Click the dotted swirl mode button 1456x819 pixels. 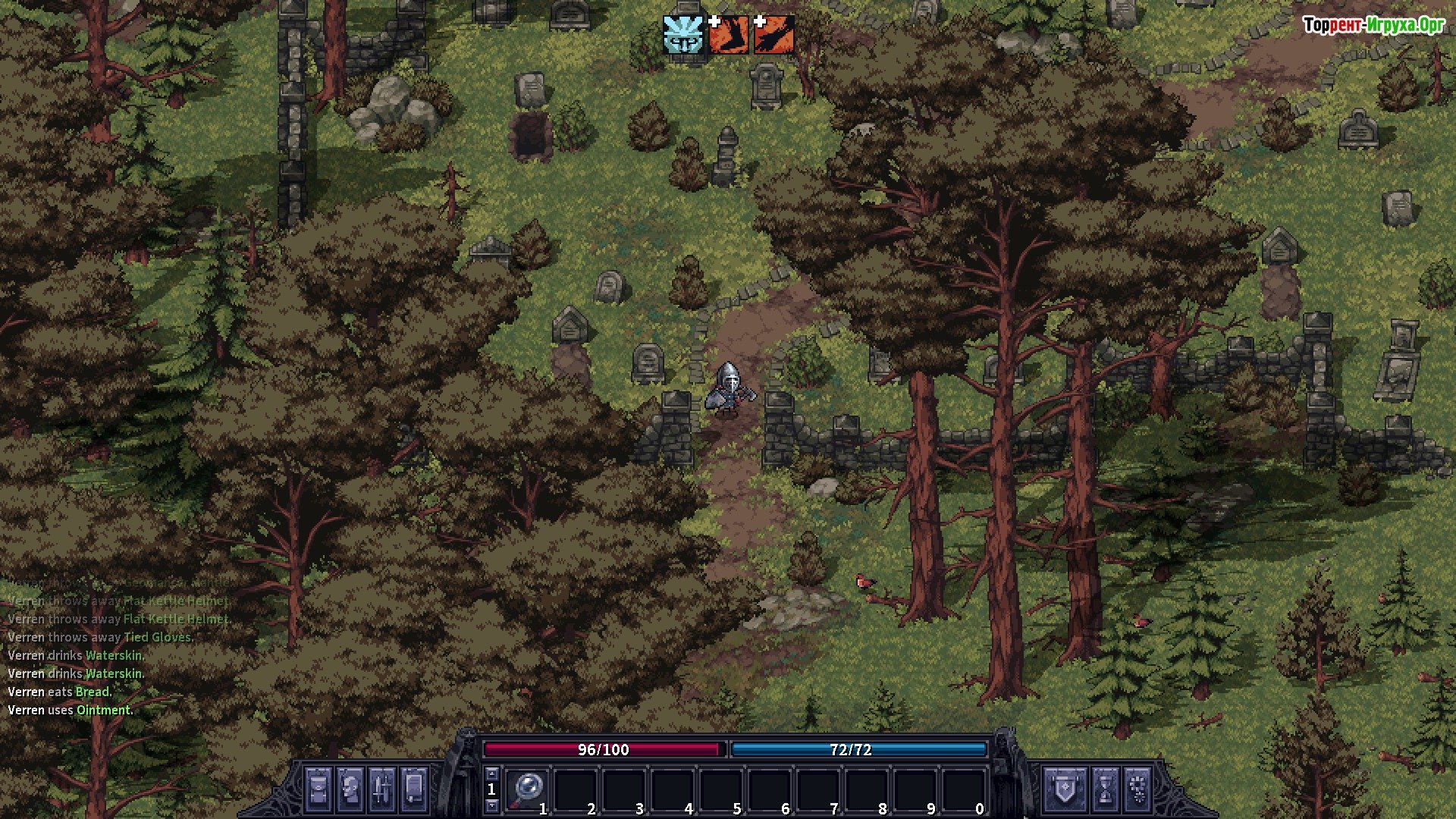click(x=1138, y=789)
